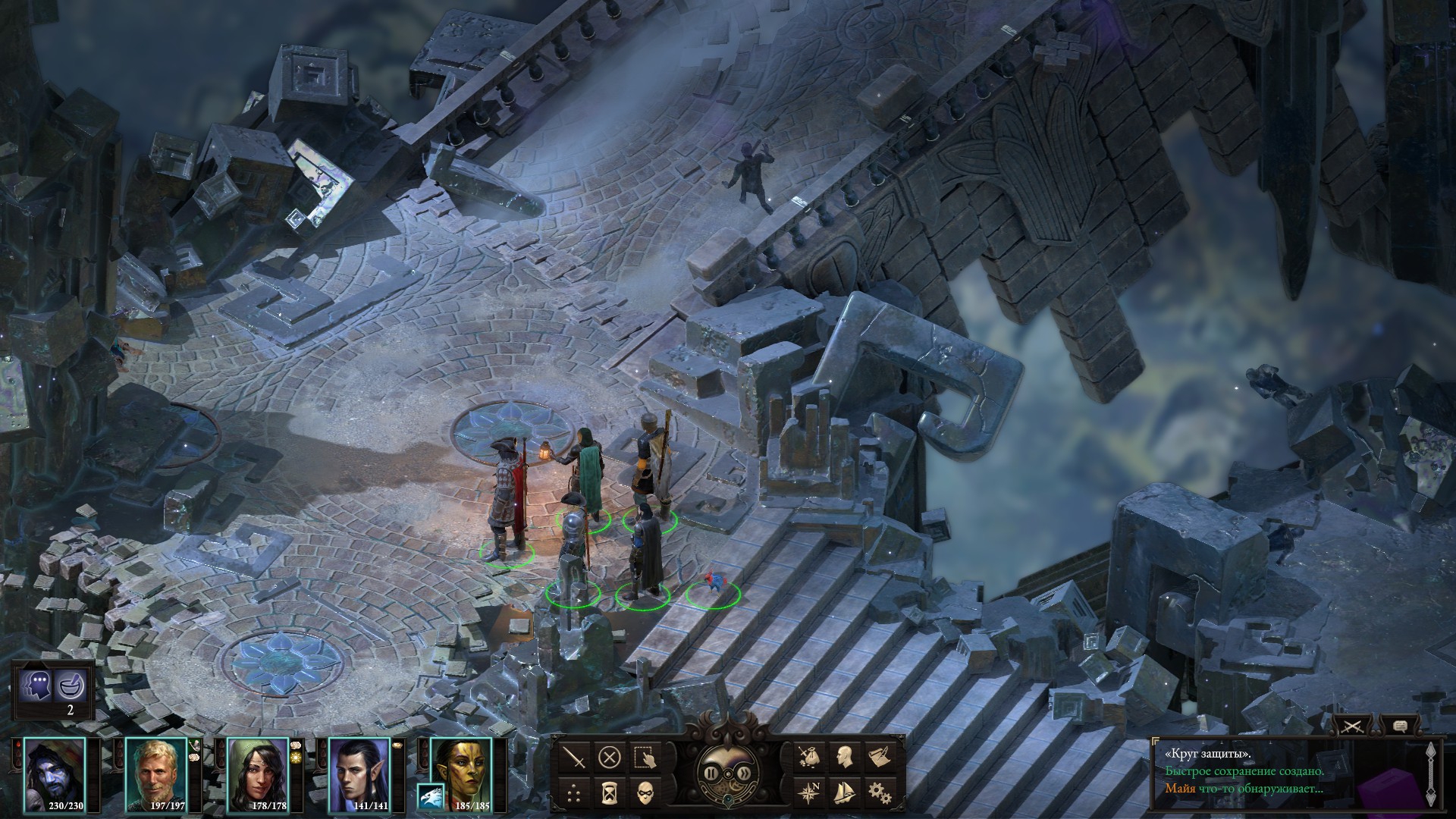This screenshot has height=819, width=1456.
Task: Choose the select-all party button
Action: point(645,756)
